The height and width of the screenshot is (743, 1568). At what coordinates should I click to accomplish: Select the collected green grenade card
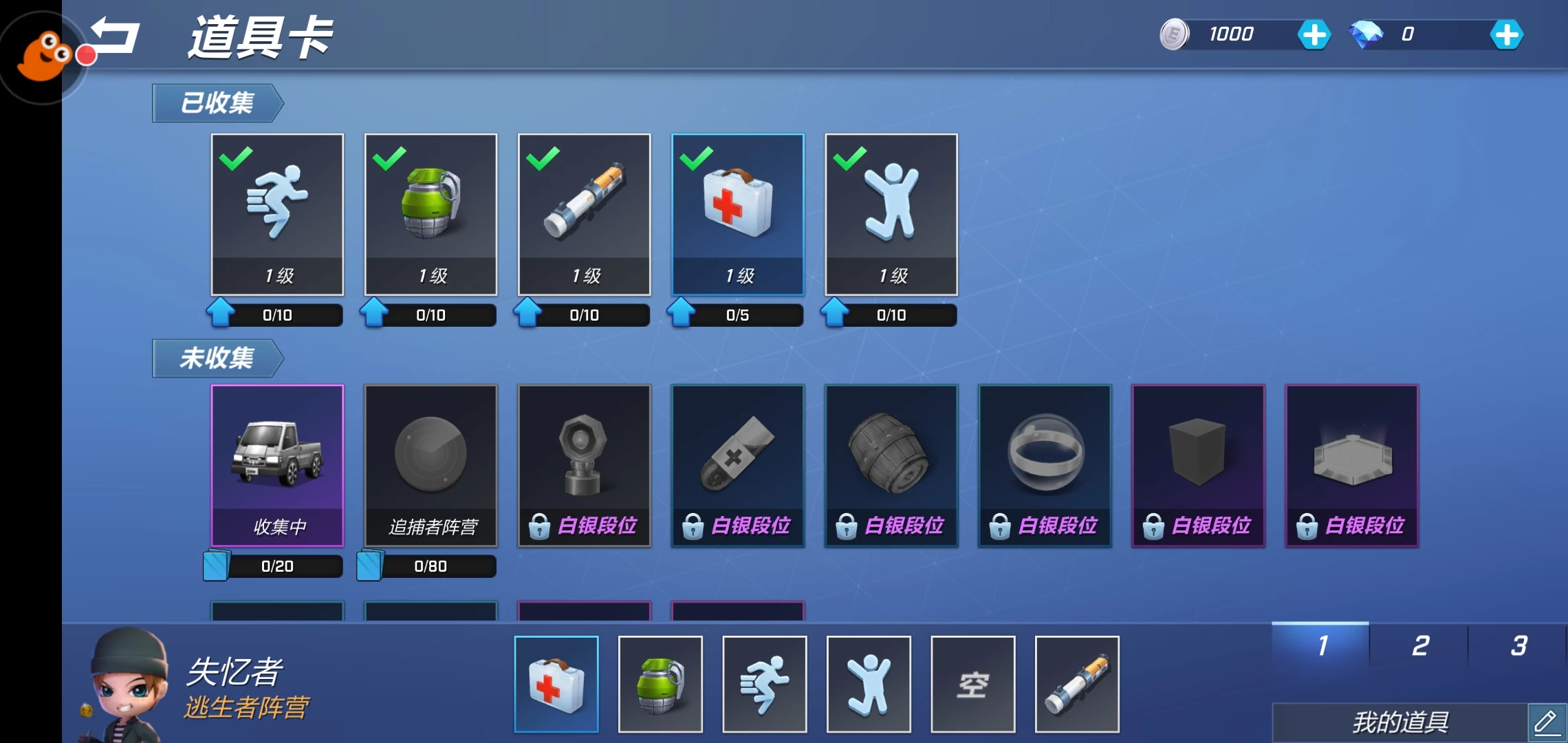pos(431,213)
